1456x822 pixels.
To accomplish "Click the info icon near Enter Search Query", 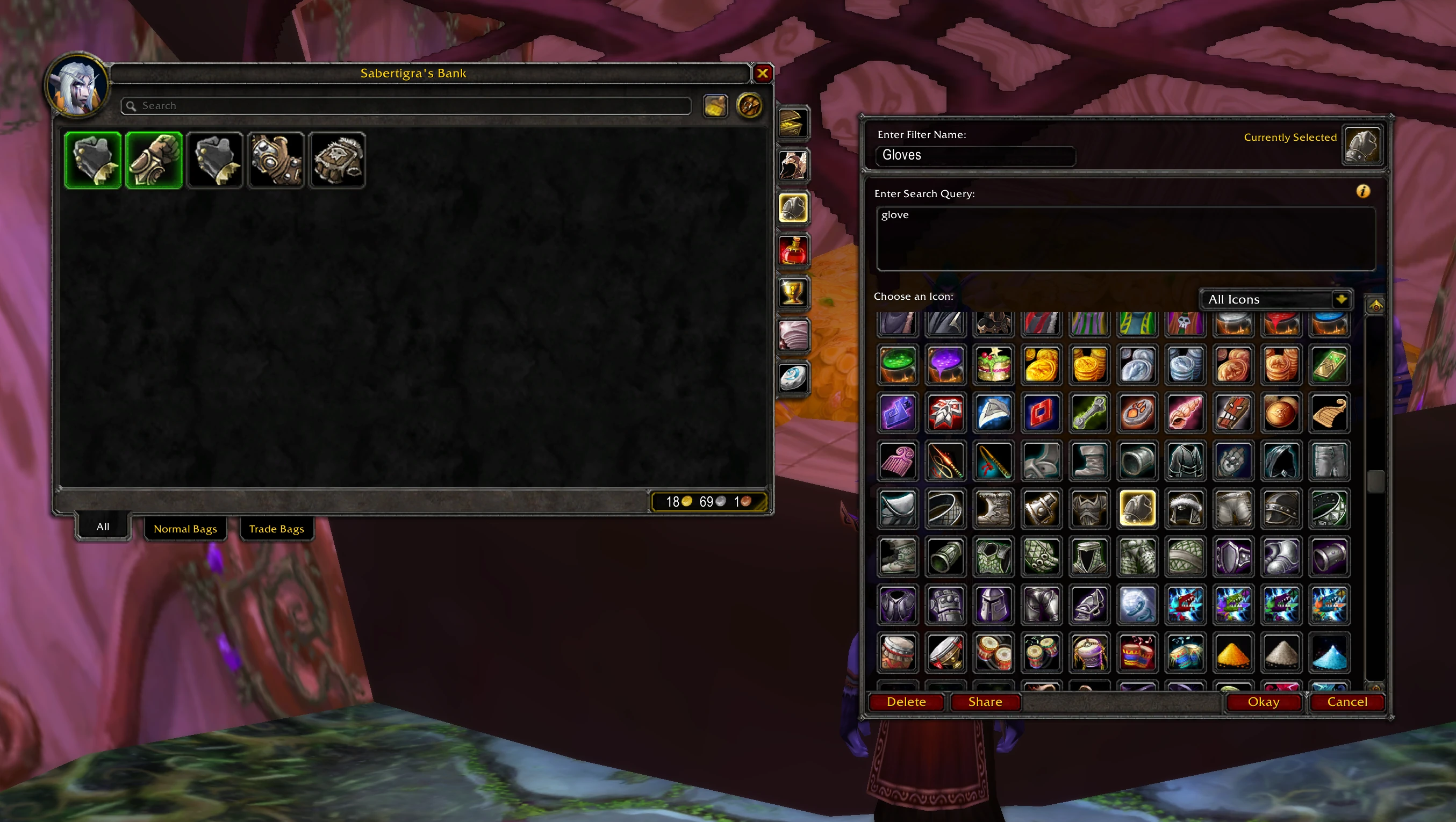I will click(x=1364, y=191).
